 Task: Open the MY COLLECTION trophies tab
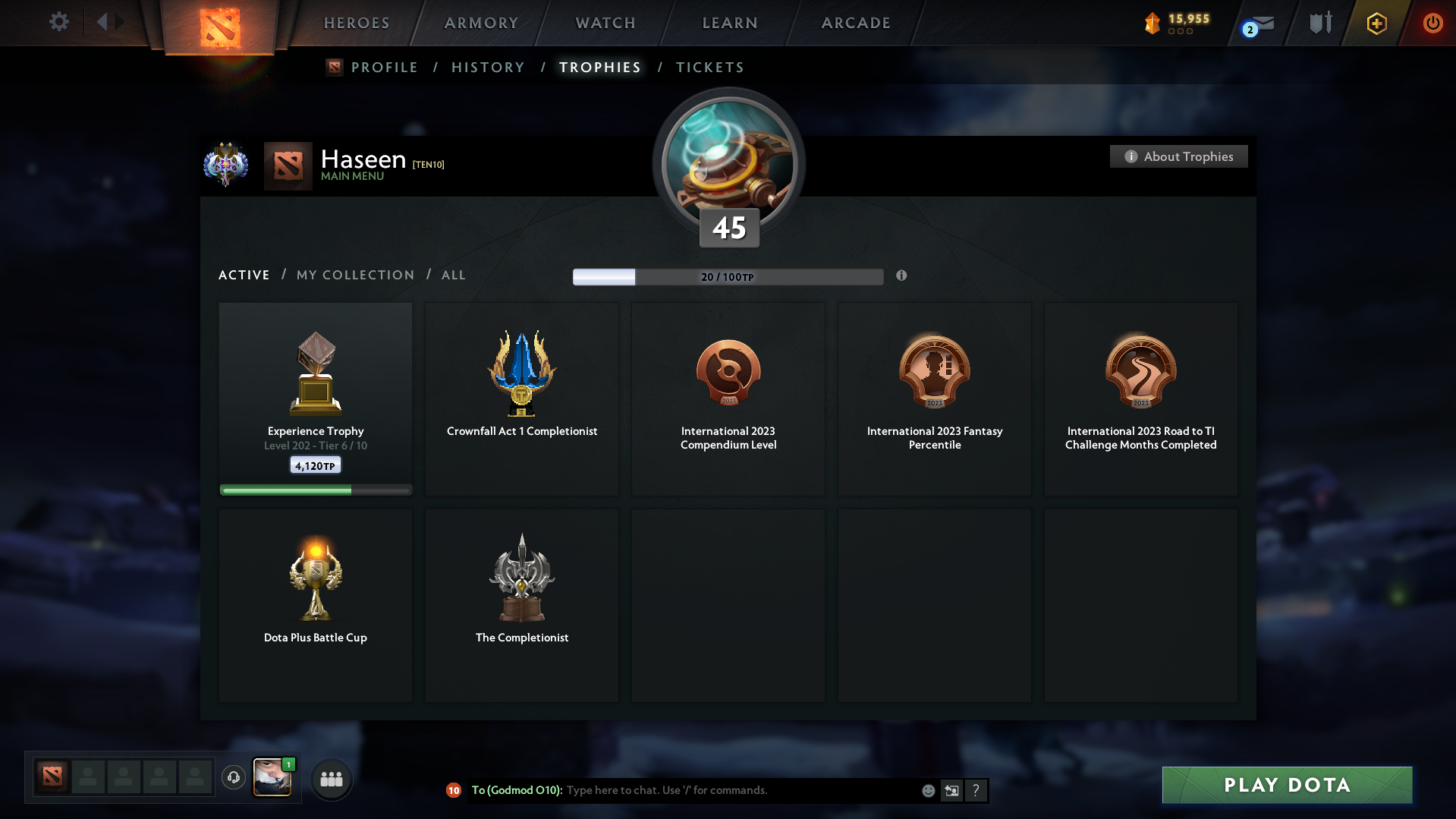[x=354, y=275]
